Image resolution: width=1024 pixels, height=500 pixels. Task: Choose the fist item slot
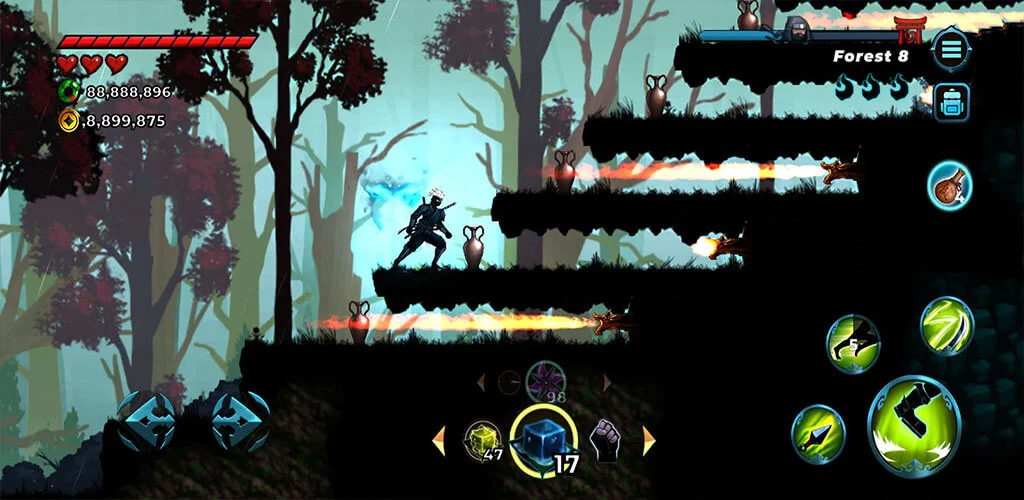point(605,440)
